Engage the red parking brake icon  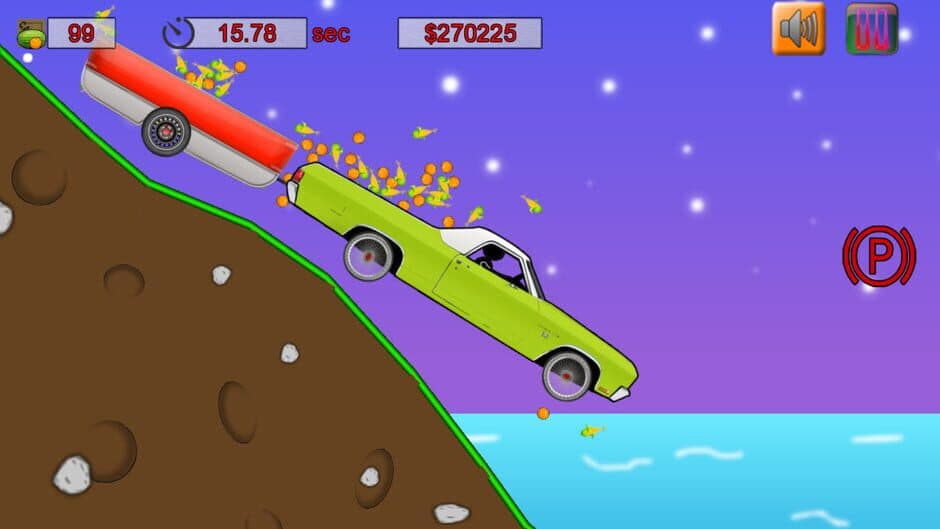(878, 257)
